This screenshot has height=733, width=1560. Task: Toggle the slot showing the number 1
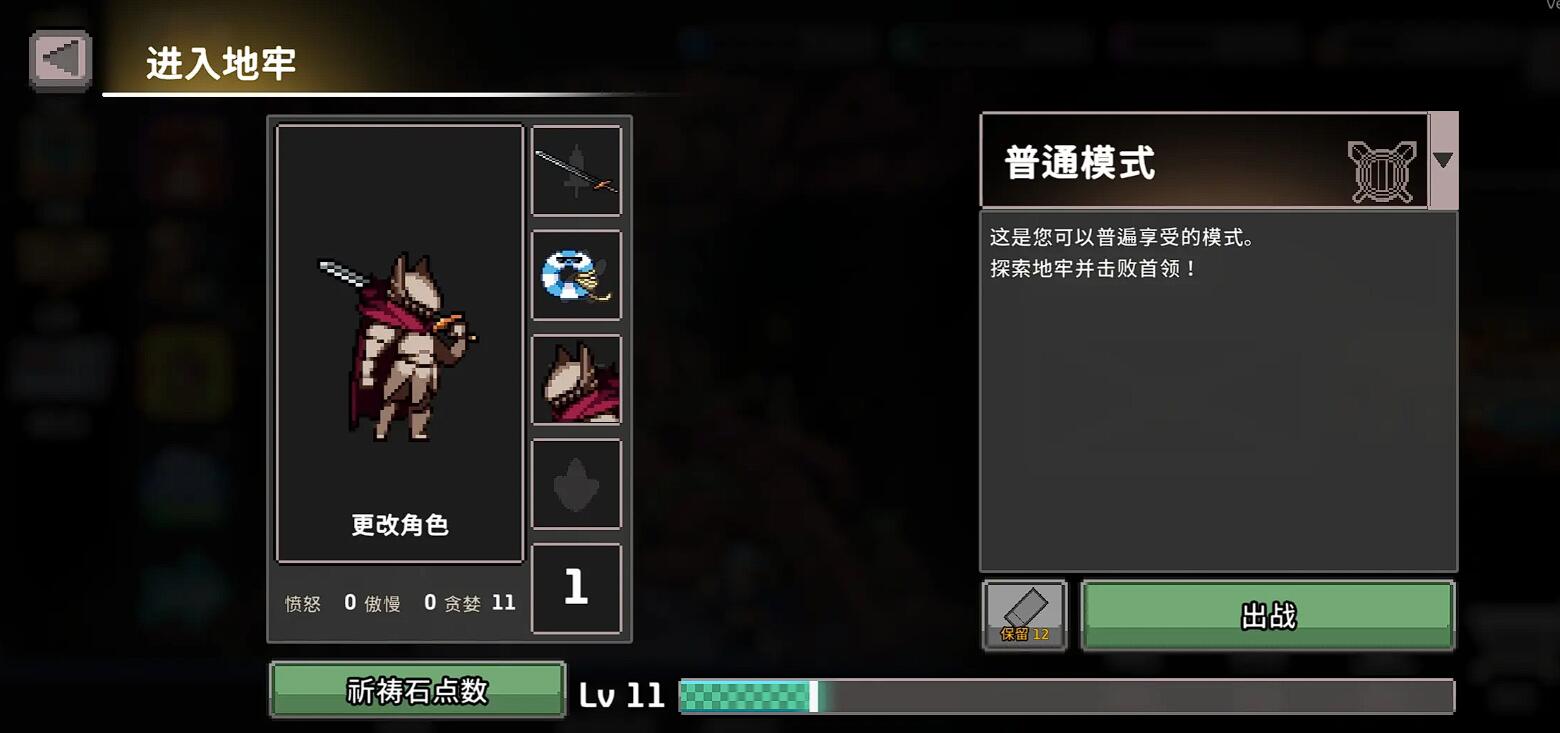click(577, 588)
